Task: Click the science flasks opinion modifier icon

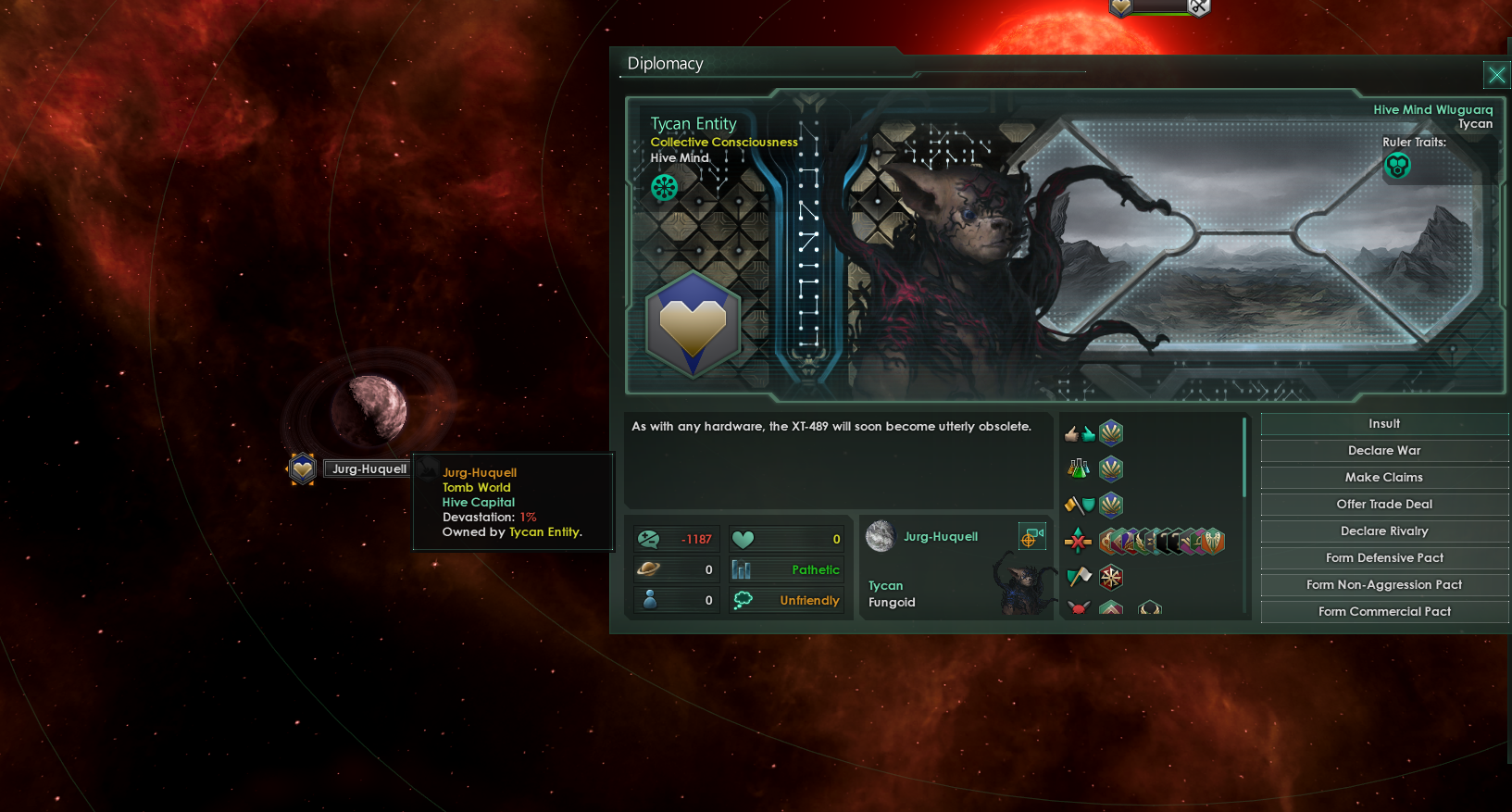Action: click(x=1077, y=468)
